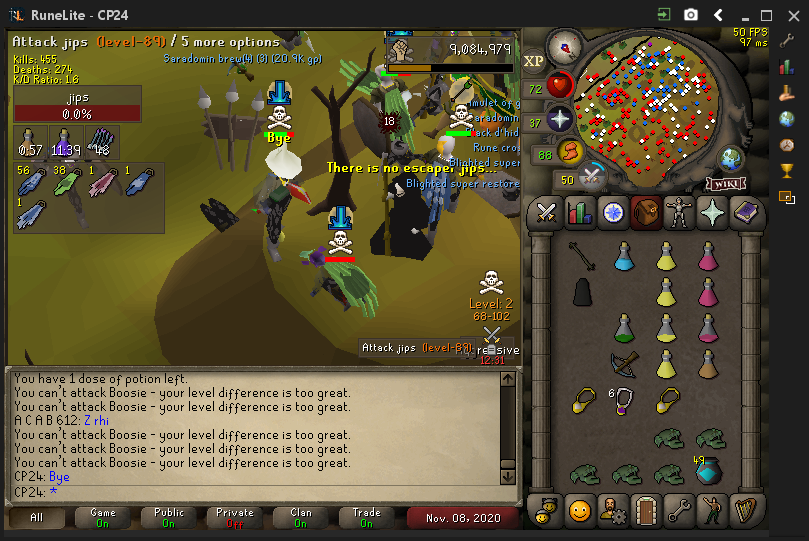Open the Logout door tab
Screen dimensions: 809x541
[645, 511]
